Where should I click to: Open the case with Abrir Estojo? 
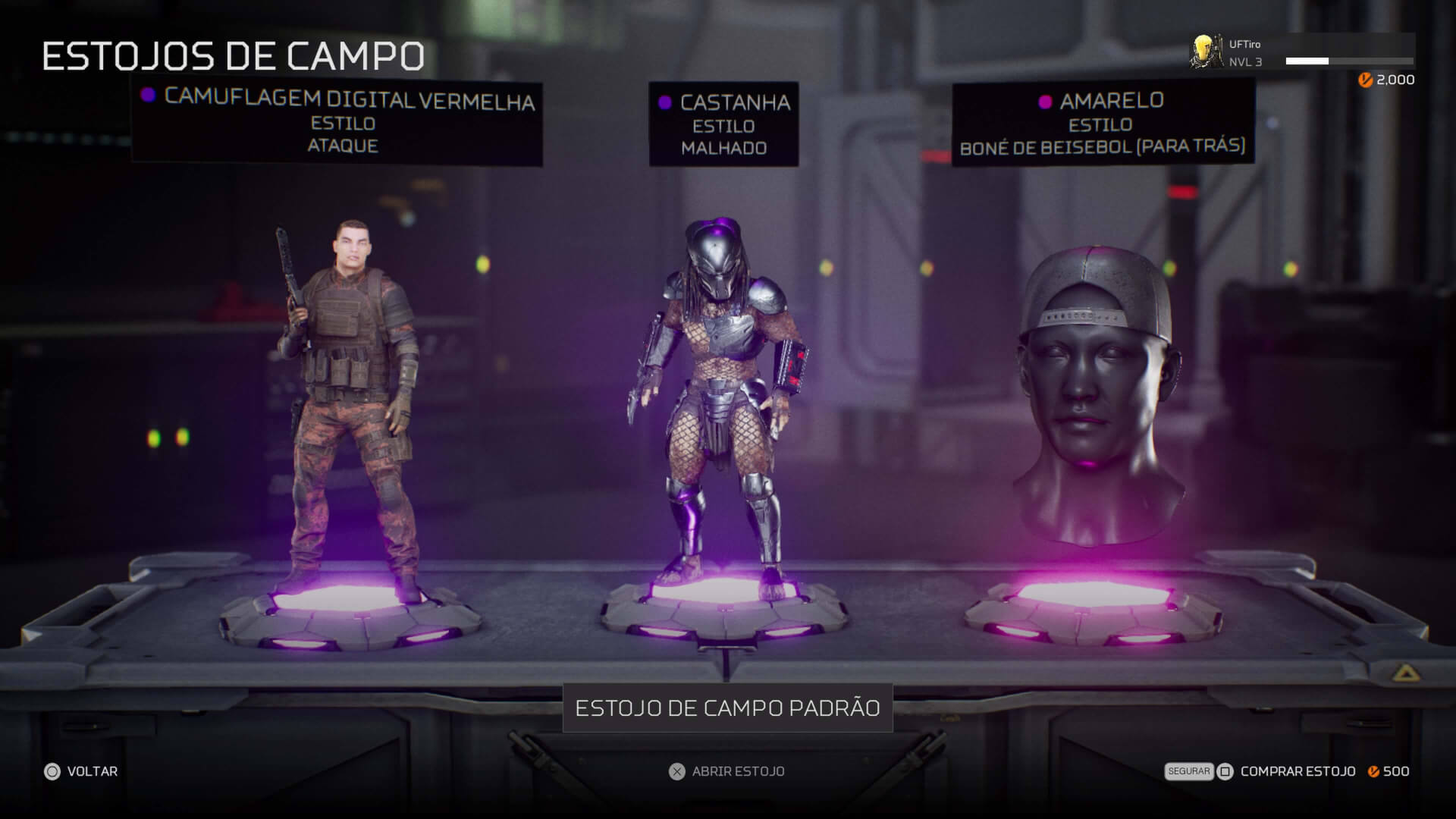click(726, 771)
